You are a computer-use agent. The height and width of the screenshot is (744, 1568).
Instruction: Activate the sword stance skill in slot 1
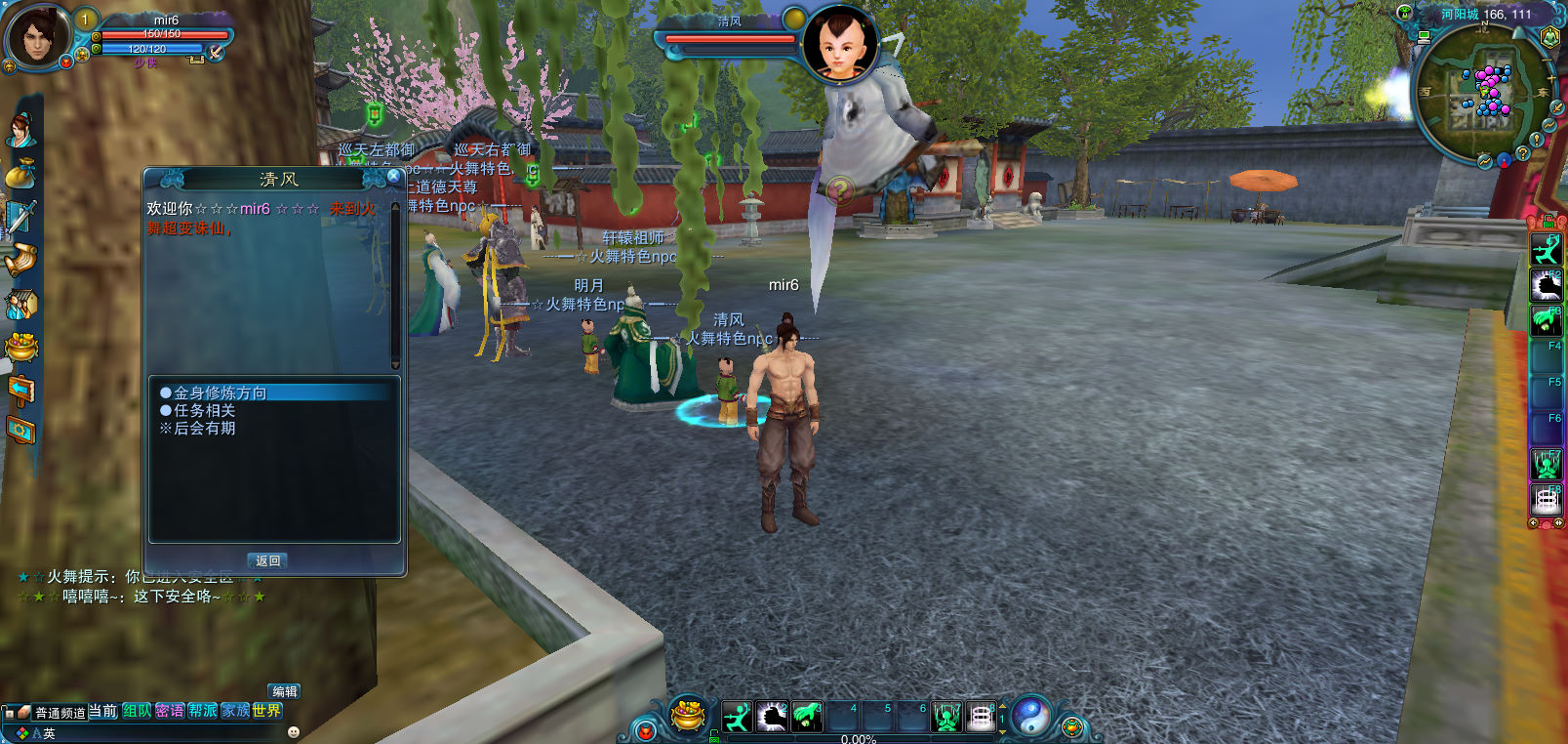[738, 718]
